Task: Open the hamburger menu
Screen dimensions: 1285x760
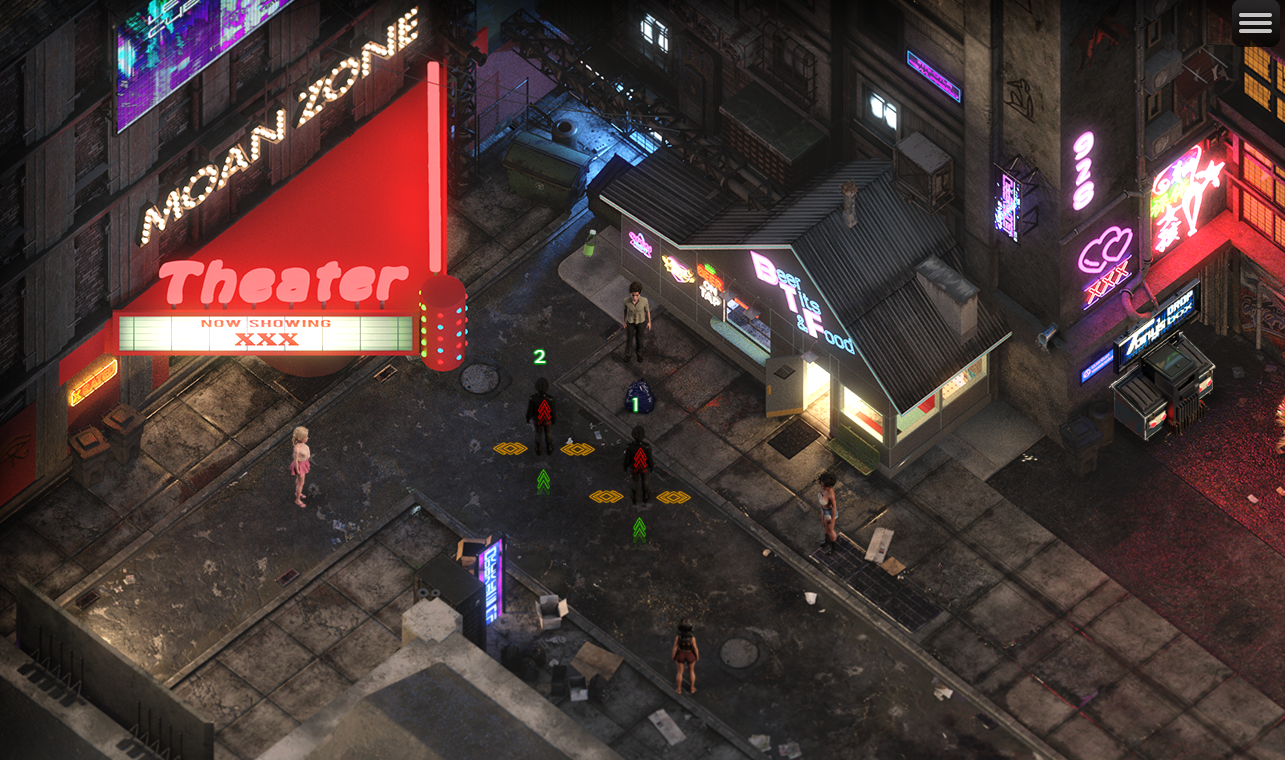Action: (x=1255, y=24)
